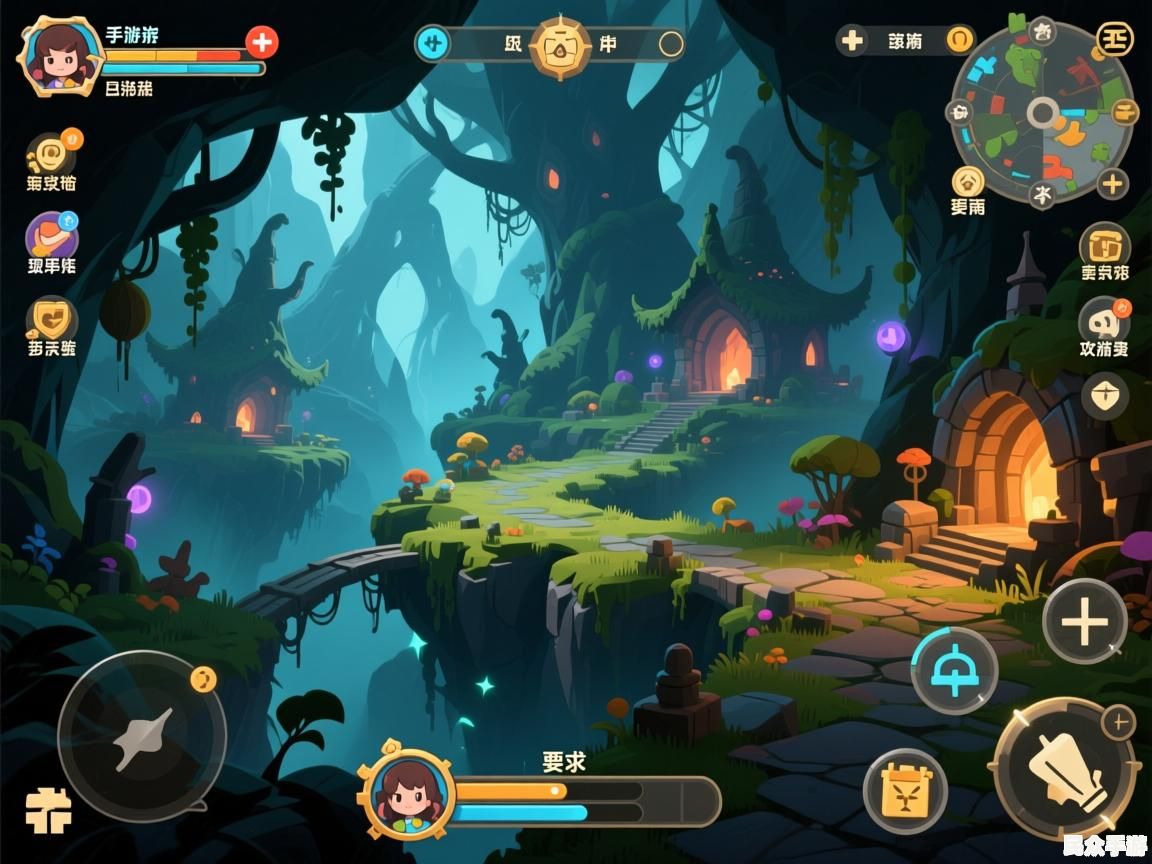Open the orange hat icon on the left
The image size is (1152, 864).
(x=51, y=237)
